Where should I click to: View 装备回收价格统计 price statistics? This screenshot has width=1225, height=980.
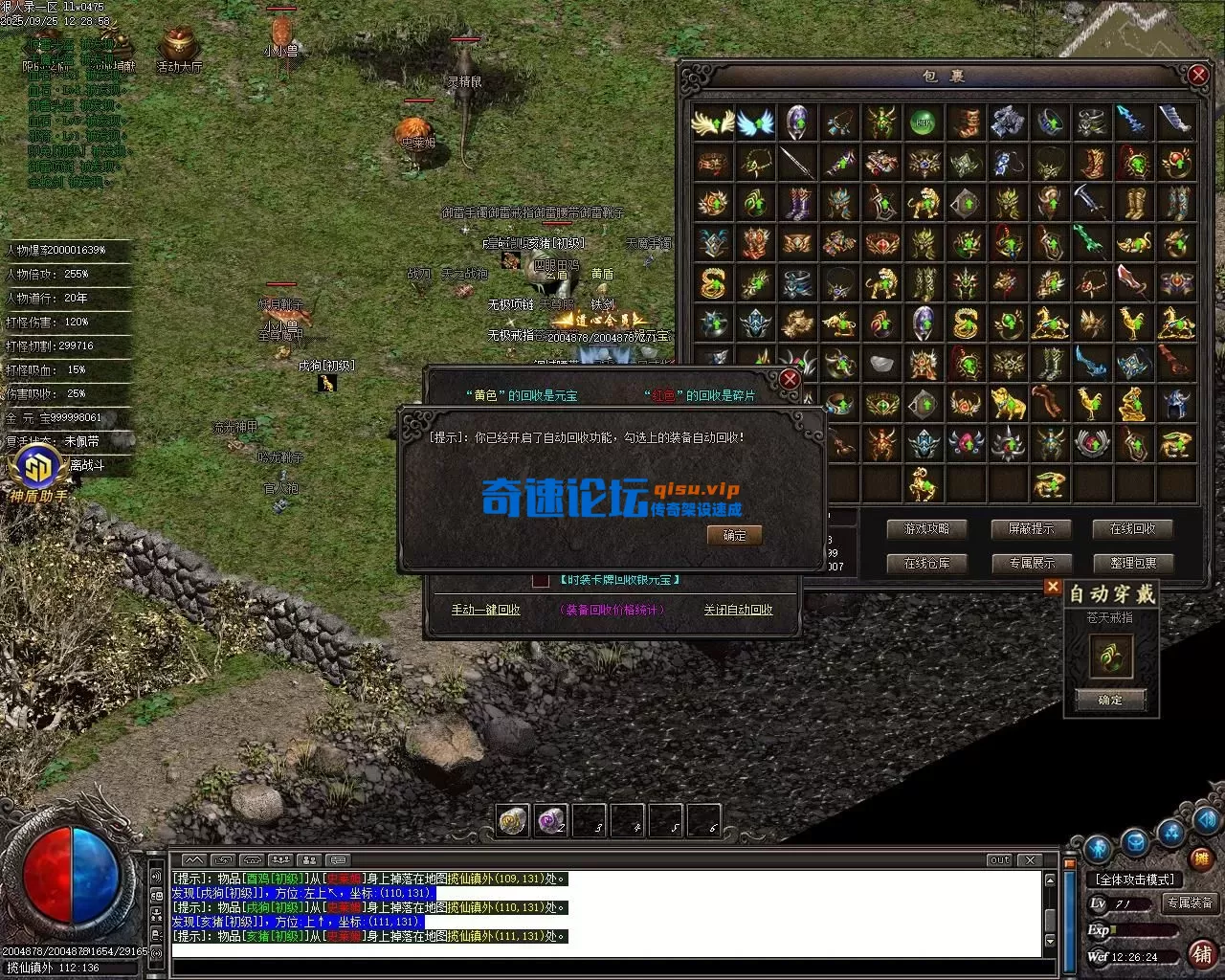(x=612, y=610)
